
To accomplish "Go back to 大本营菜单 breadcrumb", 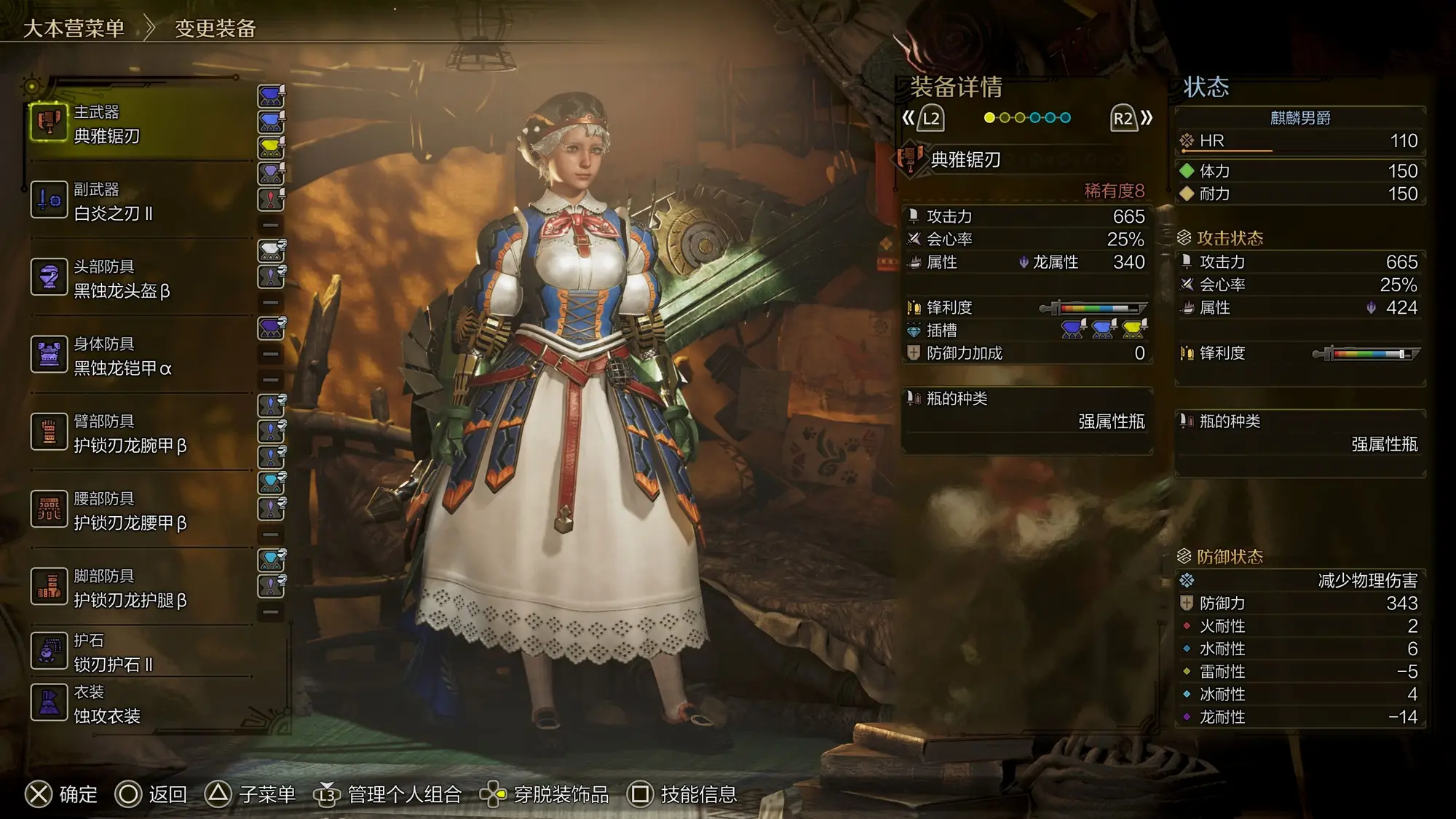I will [x=74, y=28].
